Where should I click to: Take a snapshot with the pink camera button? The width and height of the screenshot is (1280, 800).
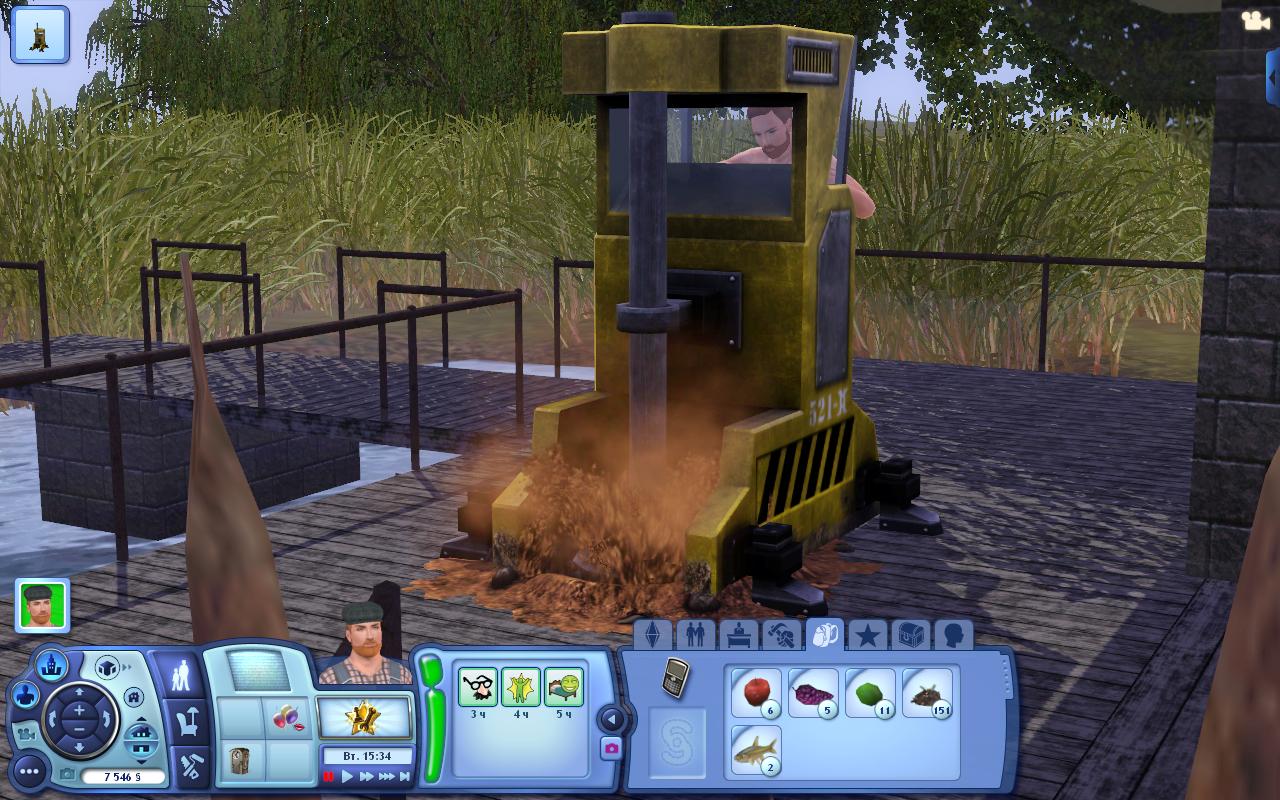pos(611,748)
